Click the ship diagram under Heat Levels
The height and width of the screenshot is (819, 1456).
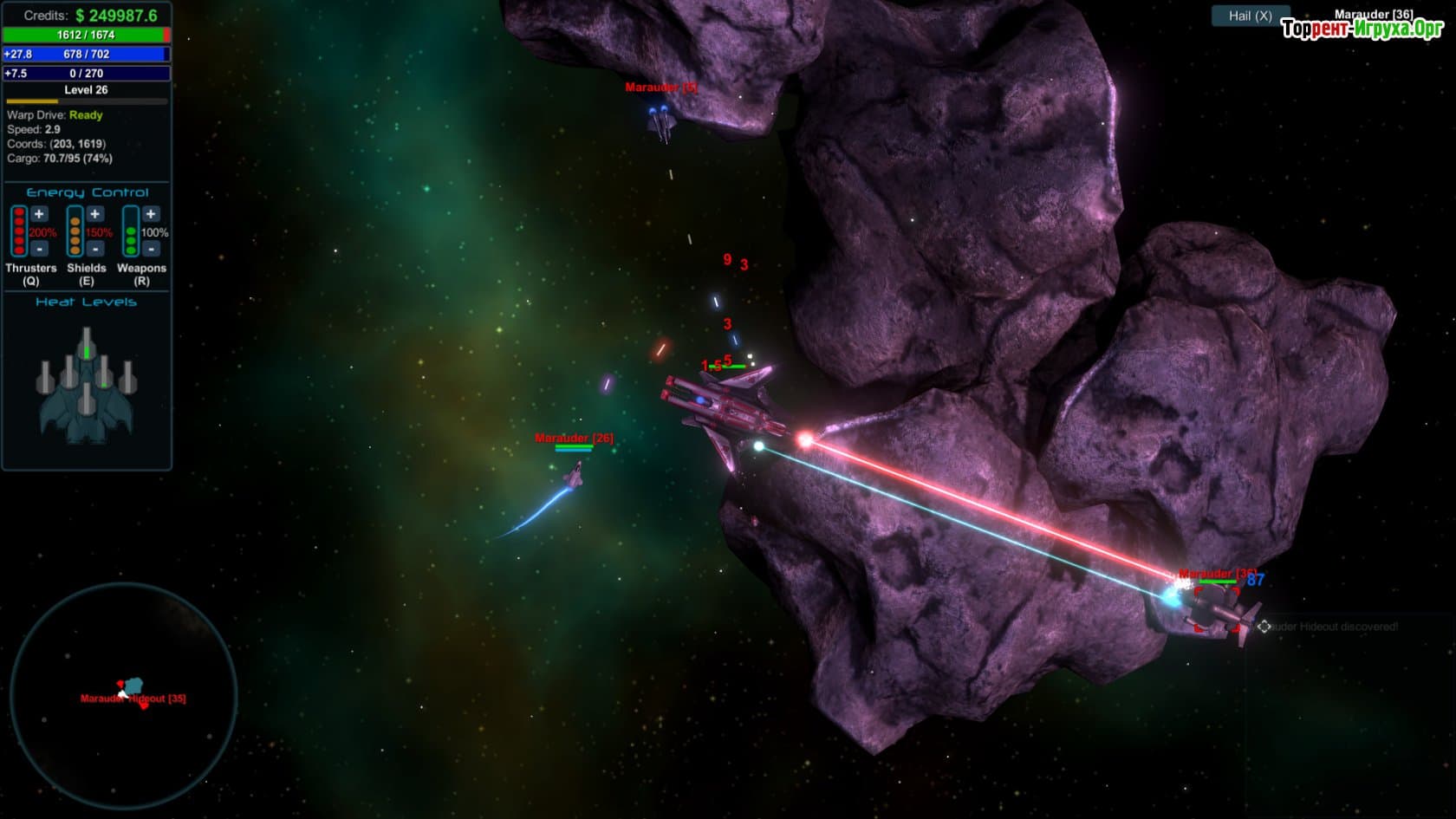pyautogui.click(x=86, y=387)
